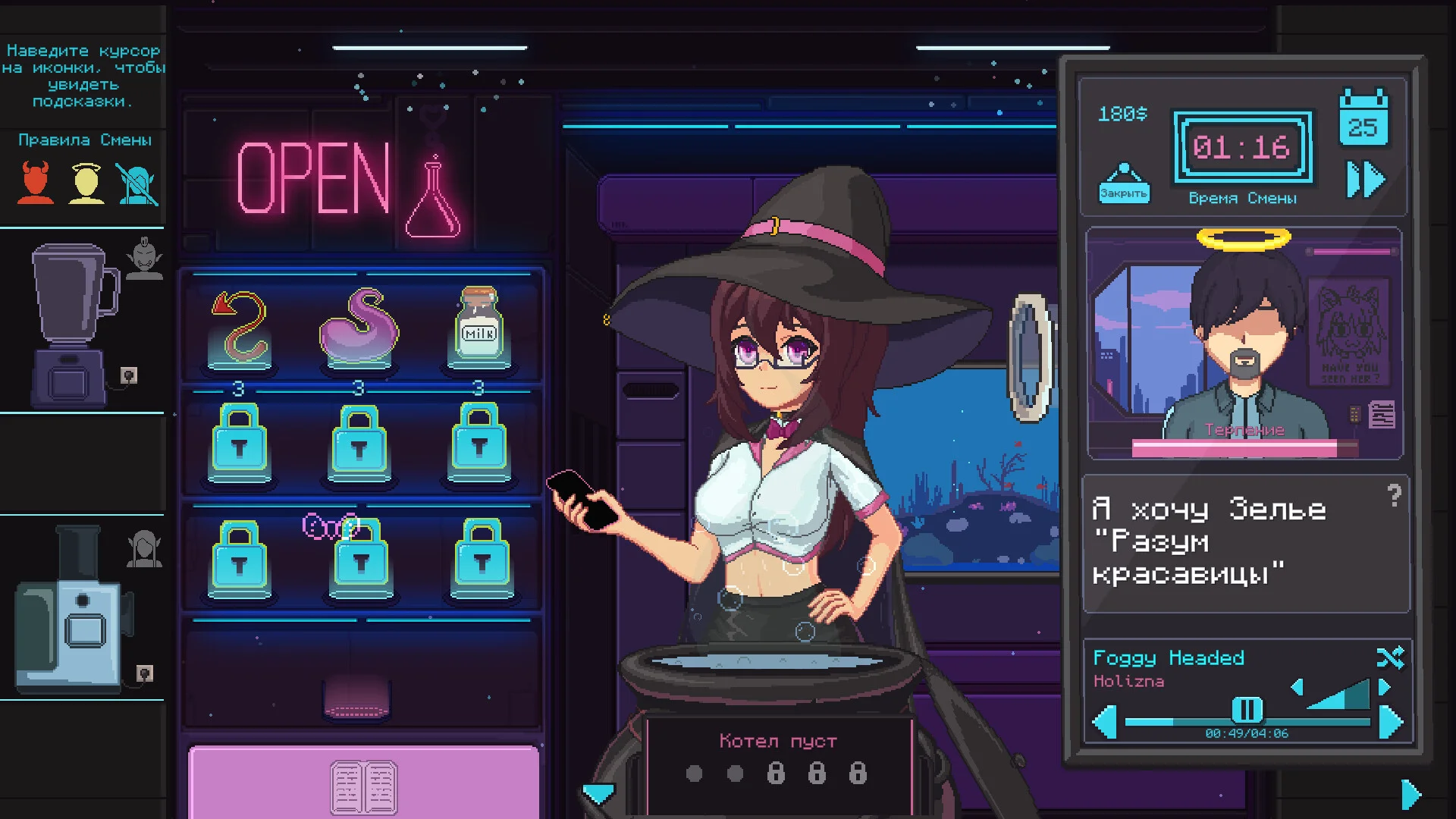Image resolution: width=1456 pixels, height=819 pixels.
Task: Pick the red snake ingredient
Action: pos(240,328)
